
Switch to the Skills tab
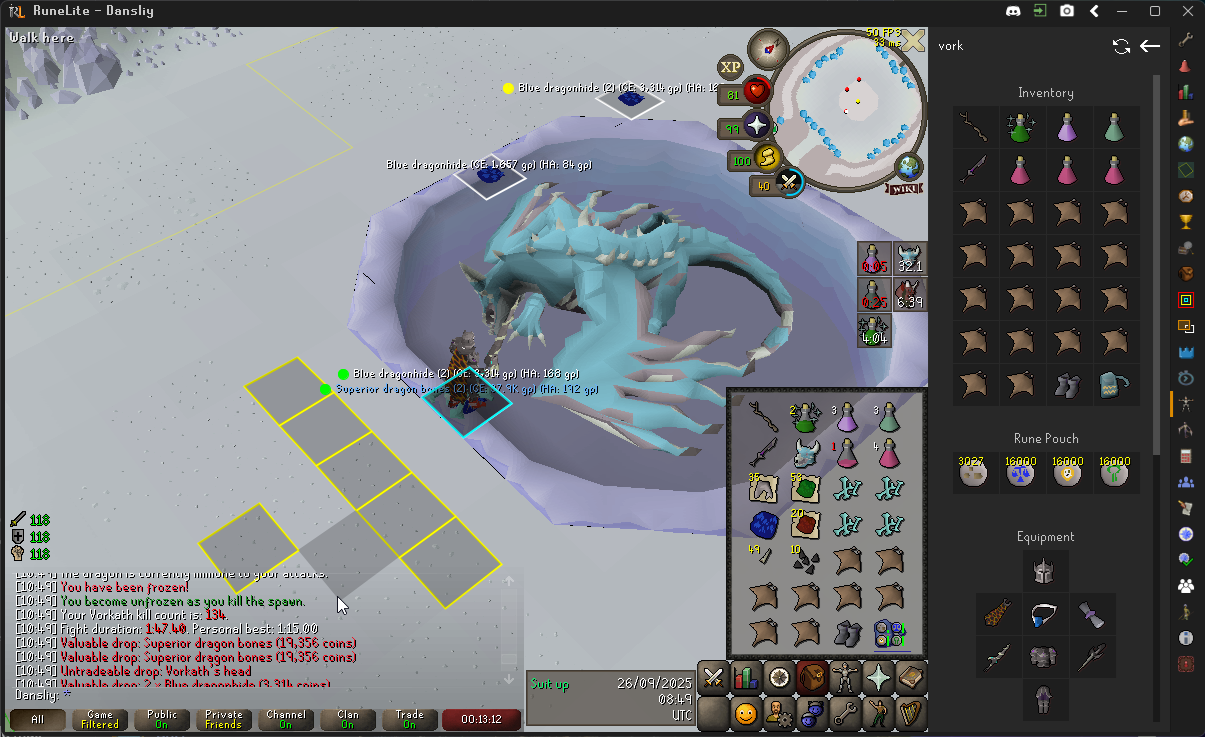[746, 677]
